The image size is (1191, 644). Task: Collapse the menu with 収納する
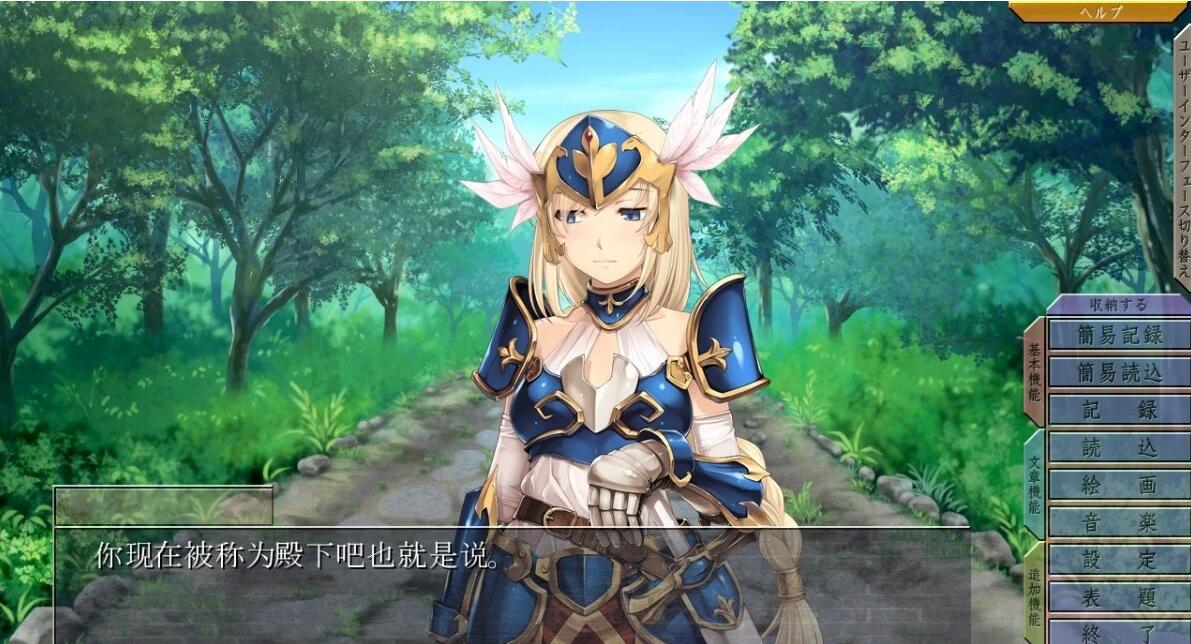[x=1119, y=305]
